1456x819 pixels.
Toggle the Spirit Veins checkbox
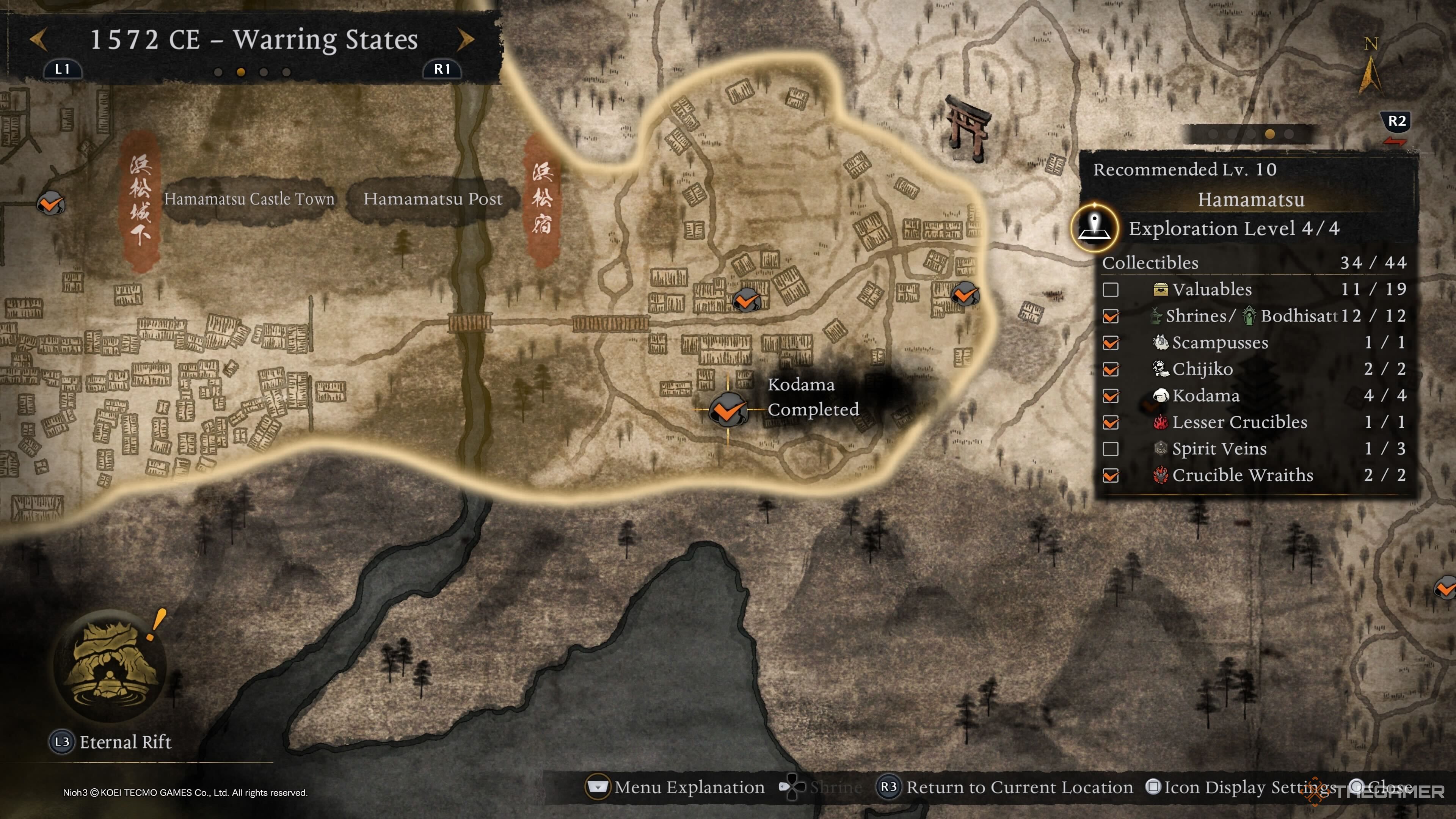click(x=1111, y=449)
